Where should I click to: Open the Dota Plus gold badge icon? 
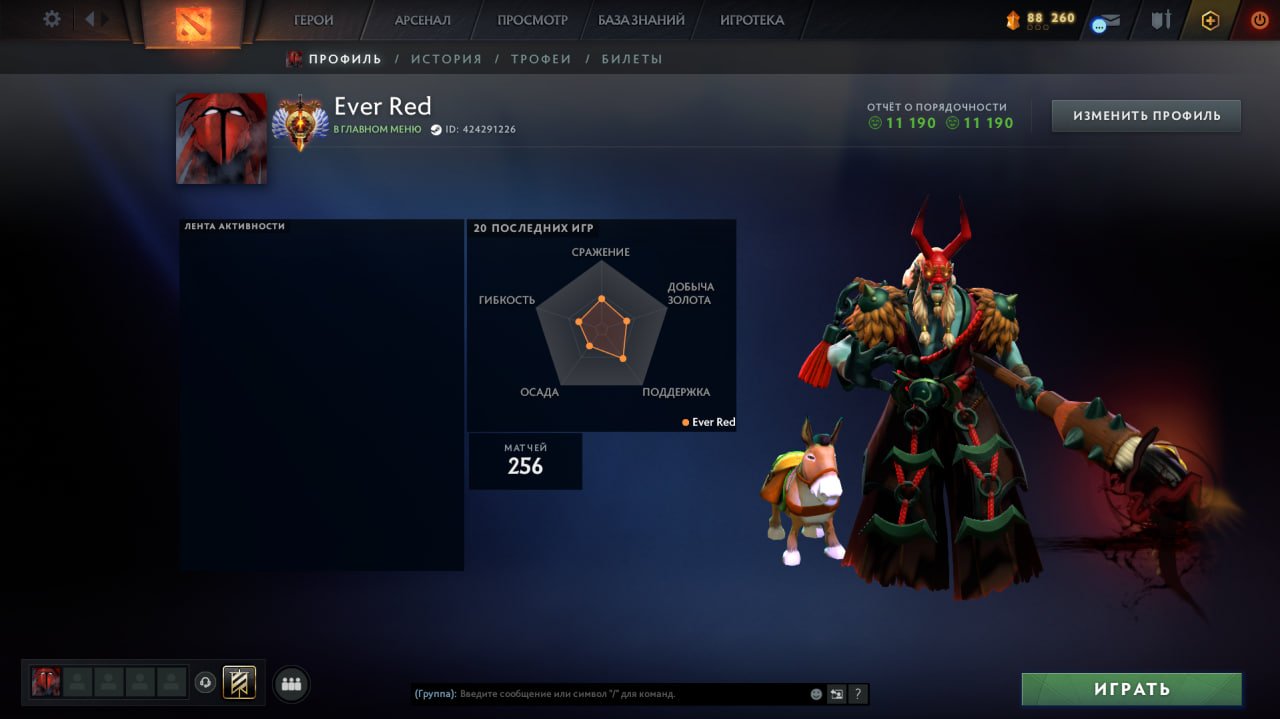1210,20
